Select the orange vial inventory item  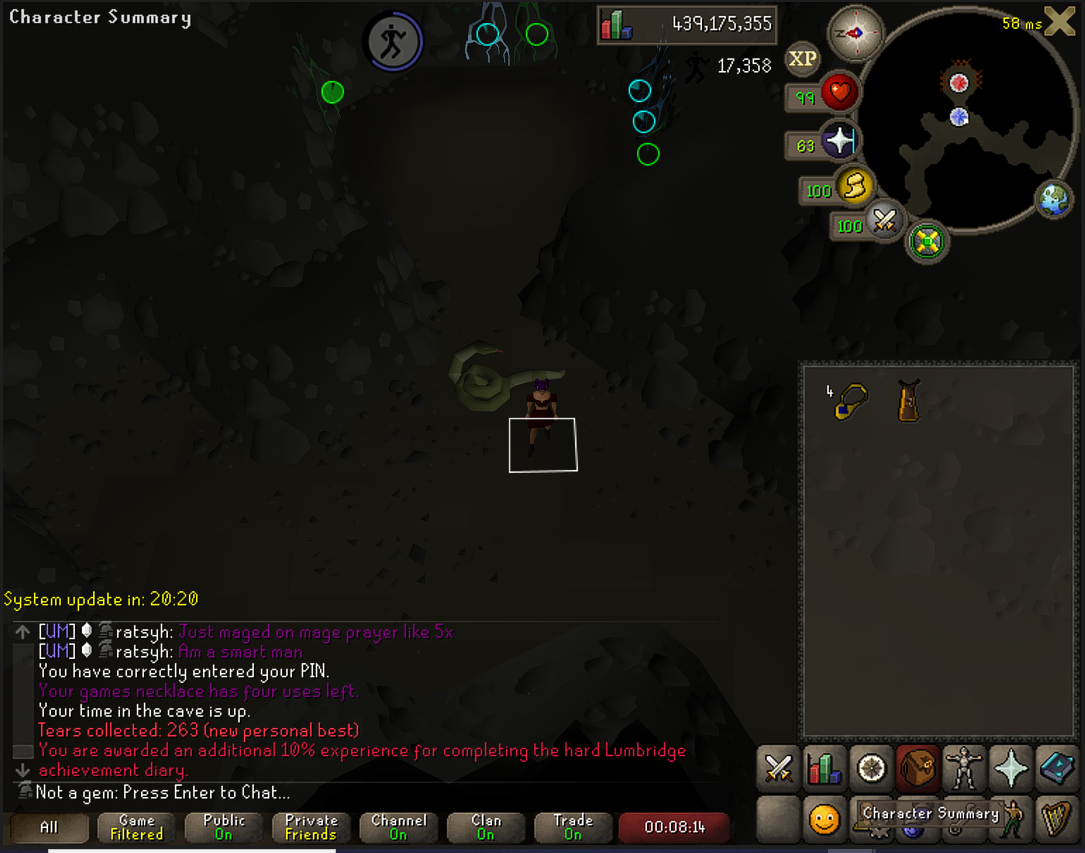(908, 401)
